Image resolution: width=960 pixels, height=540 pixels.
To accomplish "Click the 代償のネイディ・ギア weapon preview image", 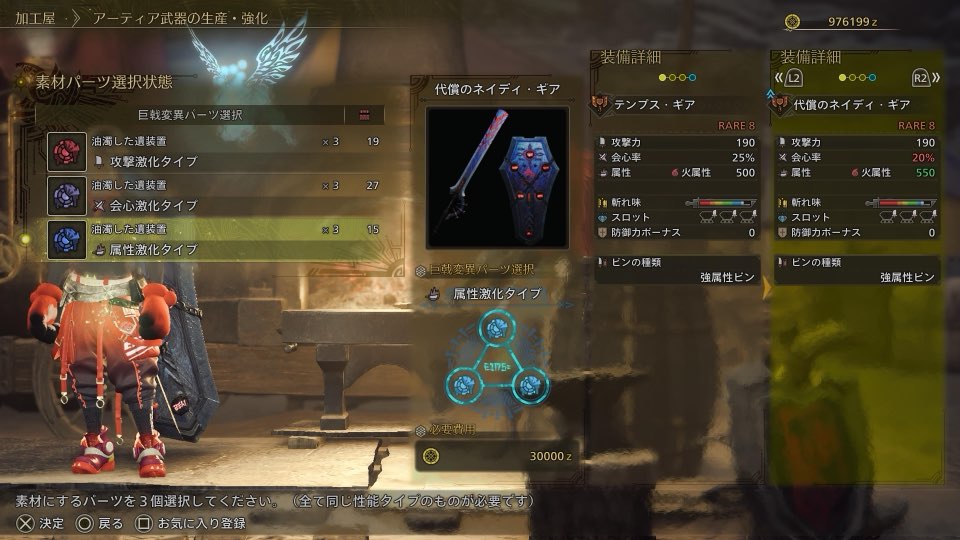I will 497,177.
